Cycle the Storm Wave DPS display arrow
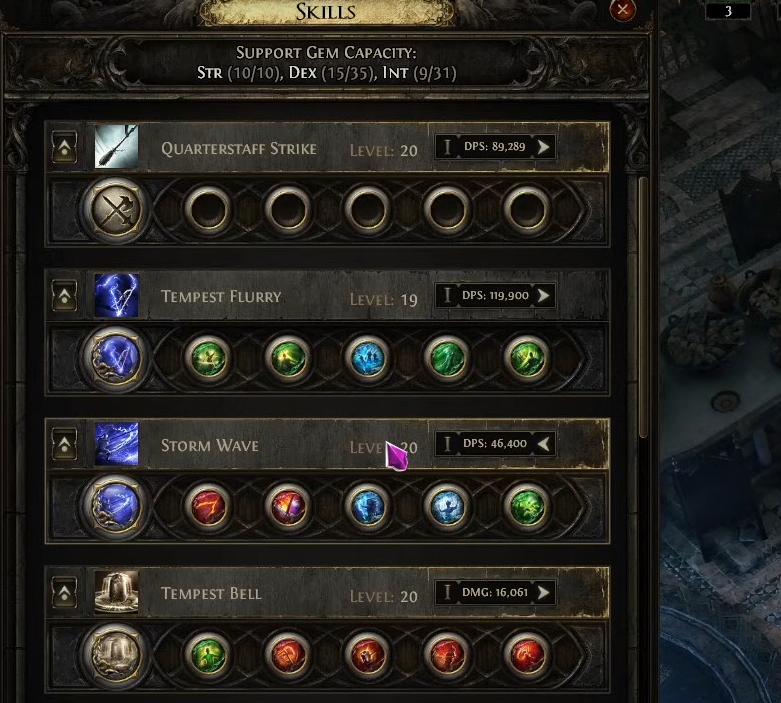This screenshot has width=781, height=703. [x=543, y=444]
